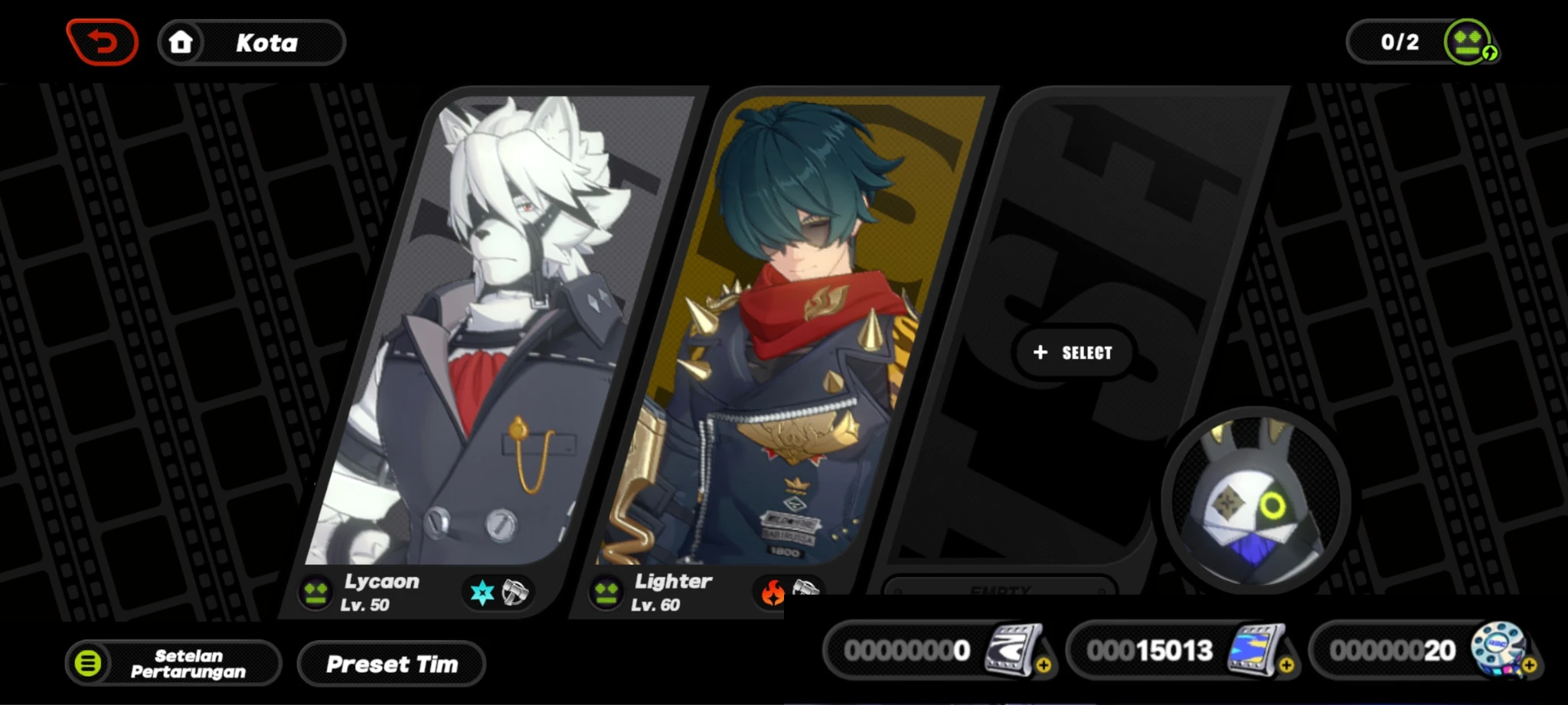Viewport: 1568px width, 705px height.
Task: Select Lycaon's Ice attribute icon
Action: coord(481,592)
